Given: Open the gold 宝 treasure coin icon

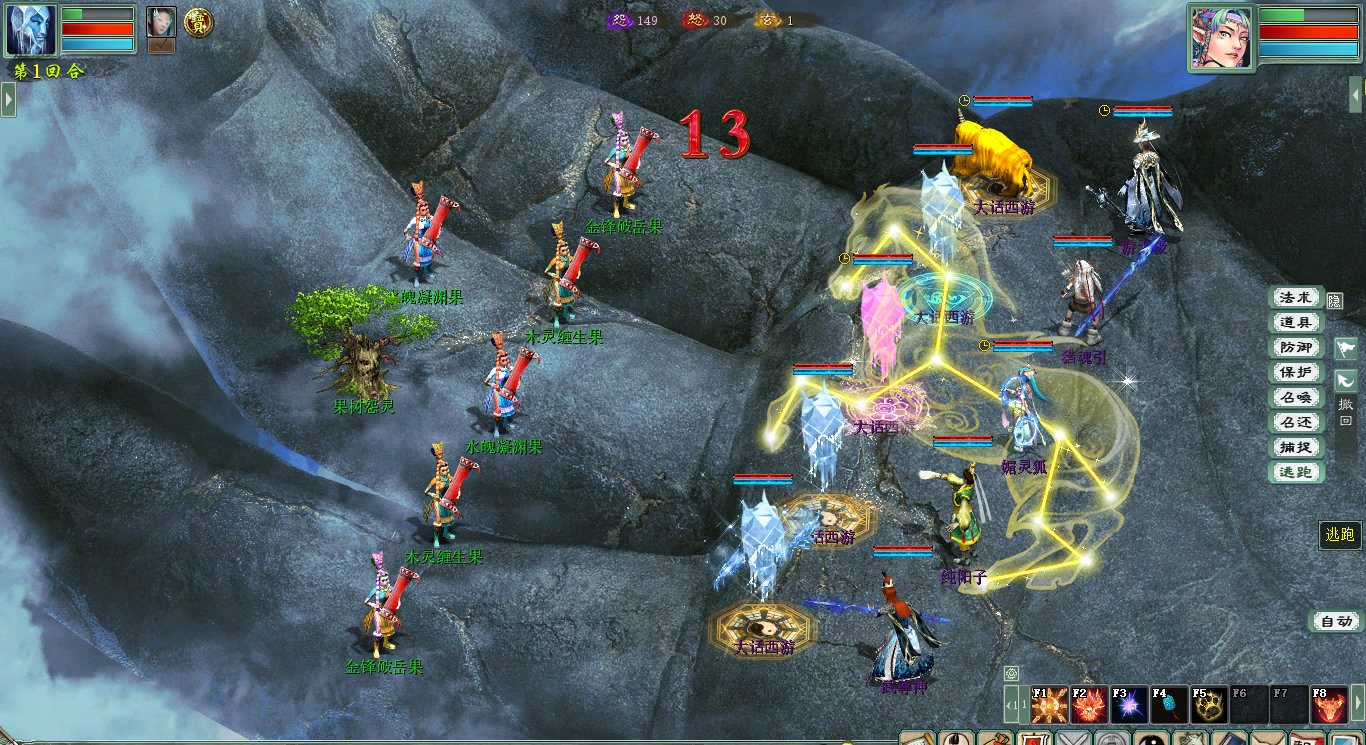Looking at the screenshot, I should (198, 23).
